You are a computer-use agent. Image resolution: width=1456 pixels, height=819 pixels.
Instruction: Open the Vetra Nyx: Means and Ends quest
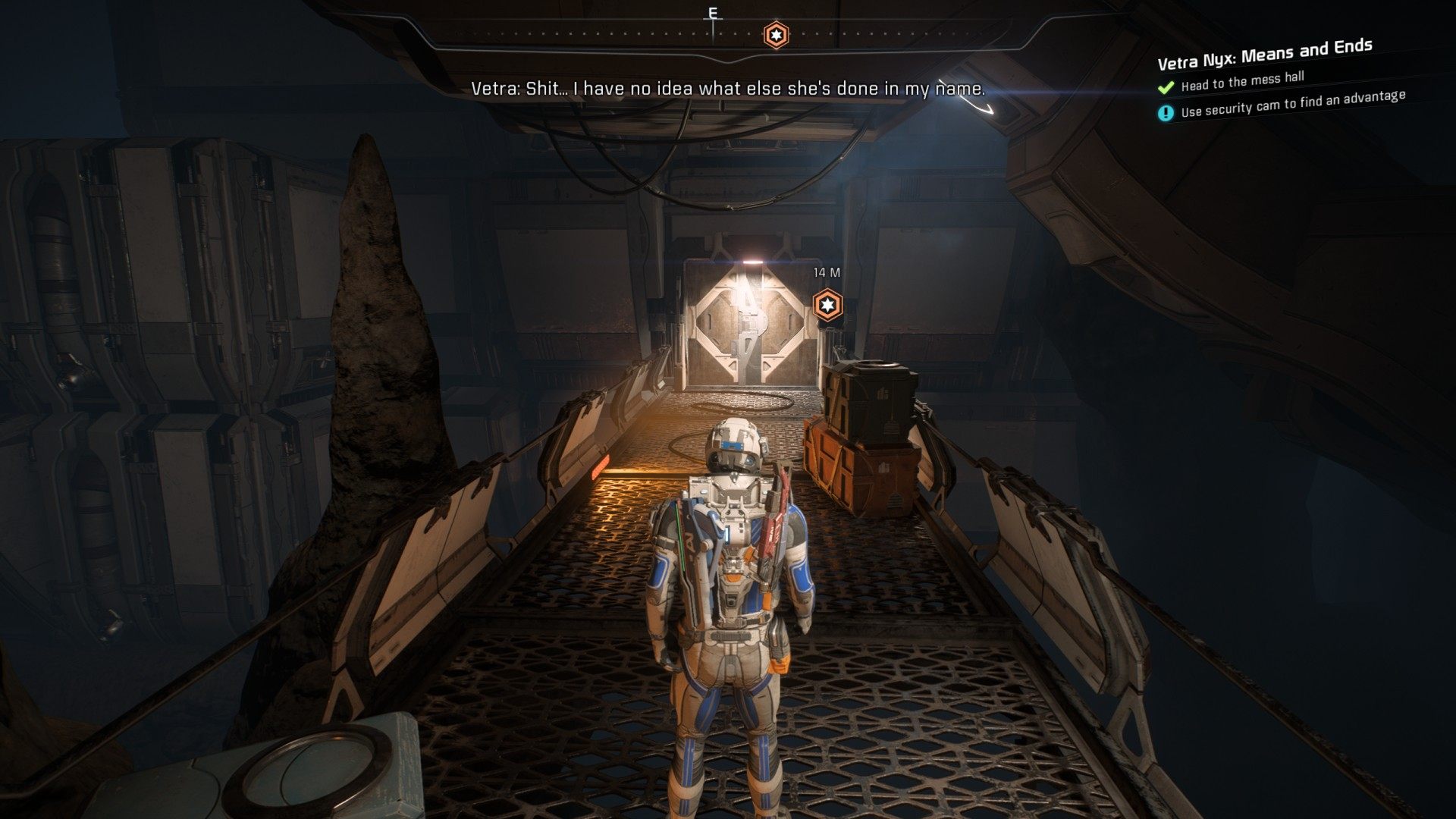(1264, 54)
